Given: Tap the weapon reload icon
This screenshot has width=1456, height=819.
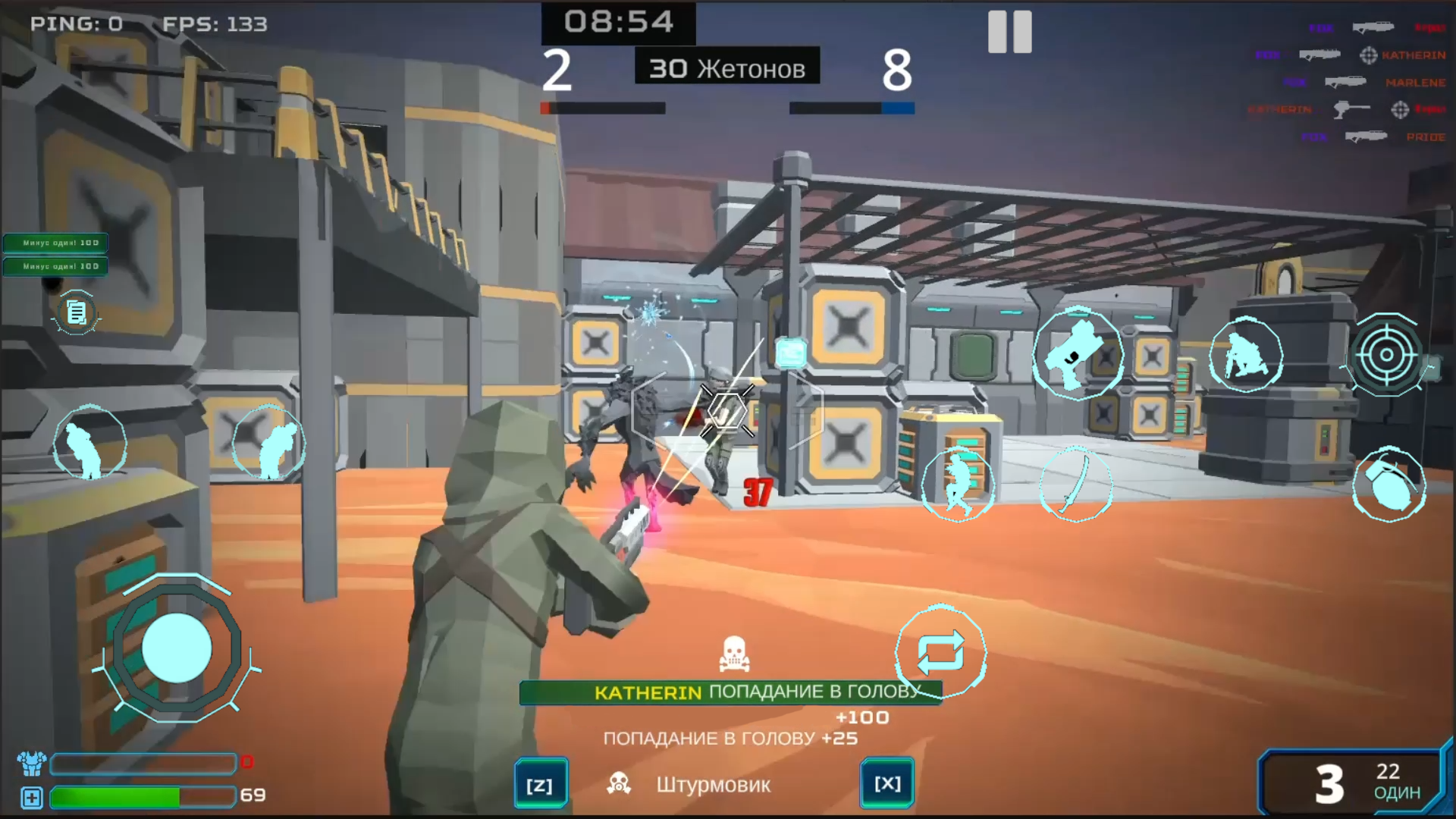Looking at the screenshot, I should (x=942, y=652).
